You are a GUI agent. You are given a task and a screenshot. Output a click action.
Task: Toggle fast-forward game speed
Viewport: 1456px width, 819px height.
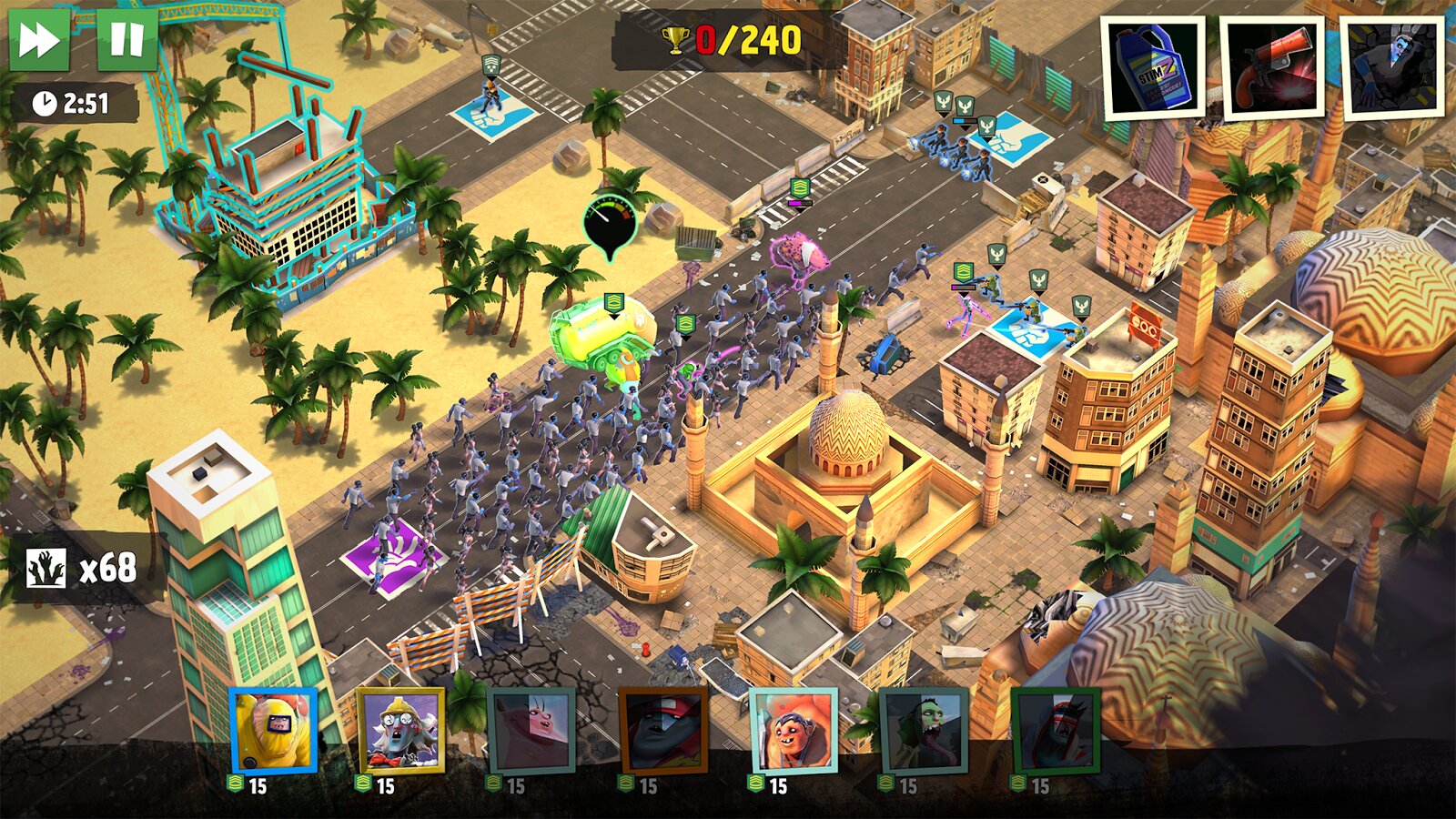click(39, 39)
